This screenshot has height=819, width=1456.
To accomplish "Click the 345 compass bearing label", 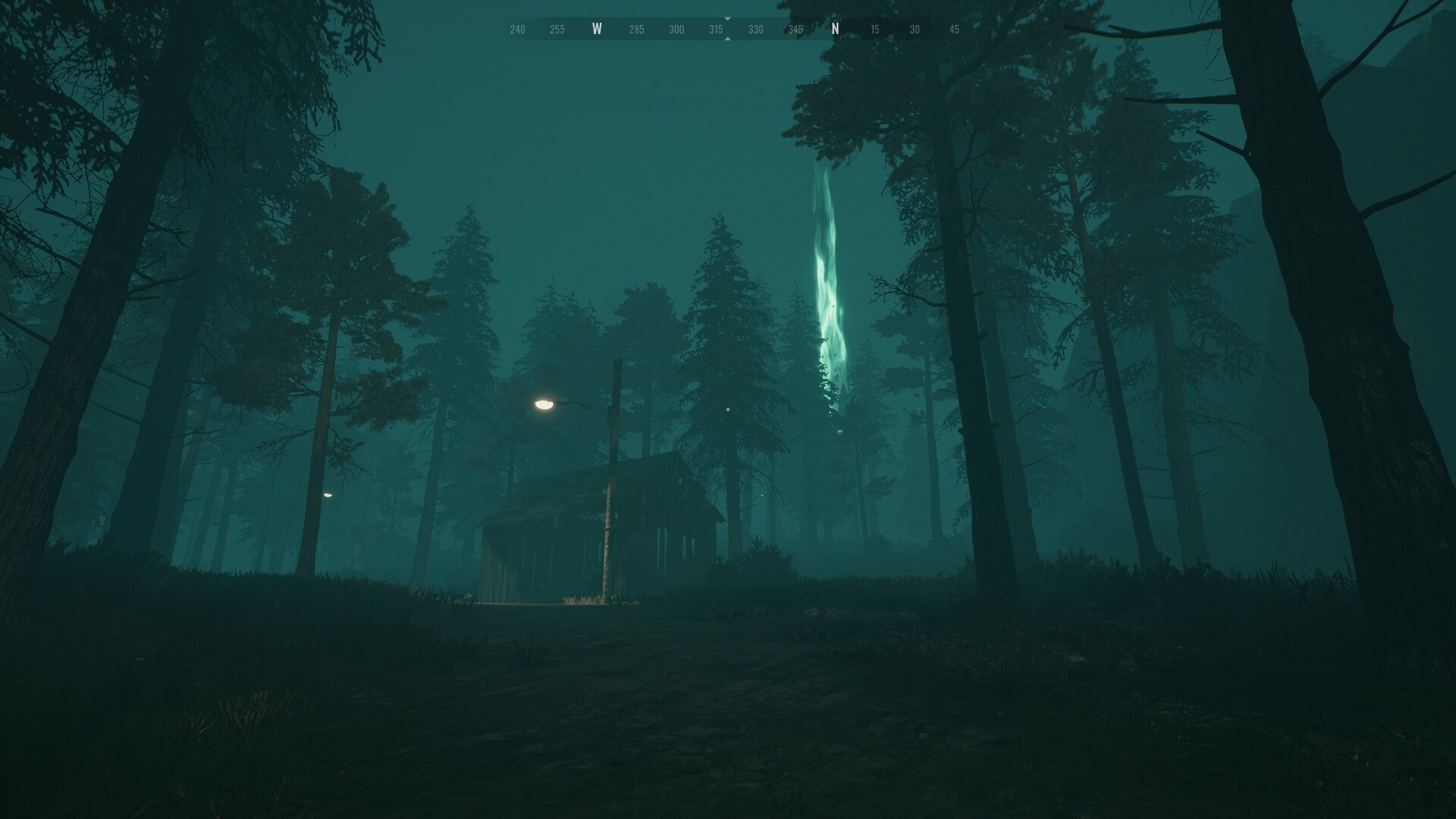I will [x=795, y=29].
